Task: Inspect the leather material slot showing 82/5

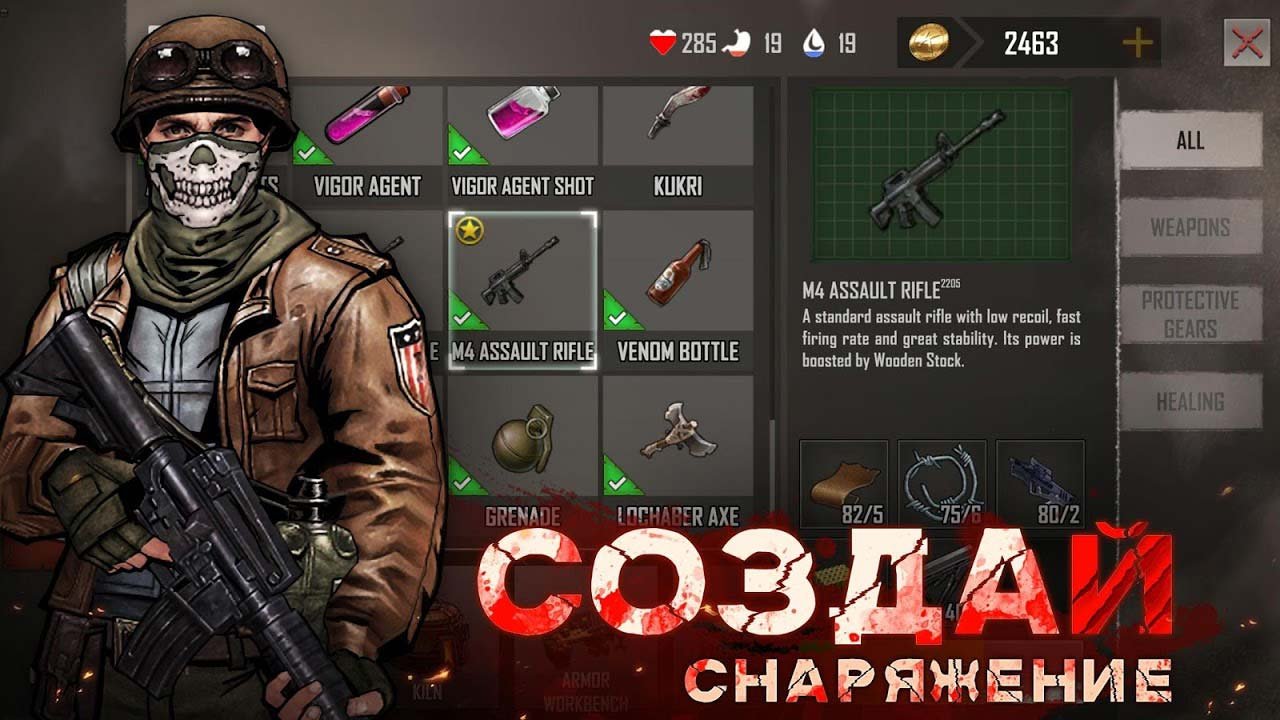Action: tap(844, 483)
